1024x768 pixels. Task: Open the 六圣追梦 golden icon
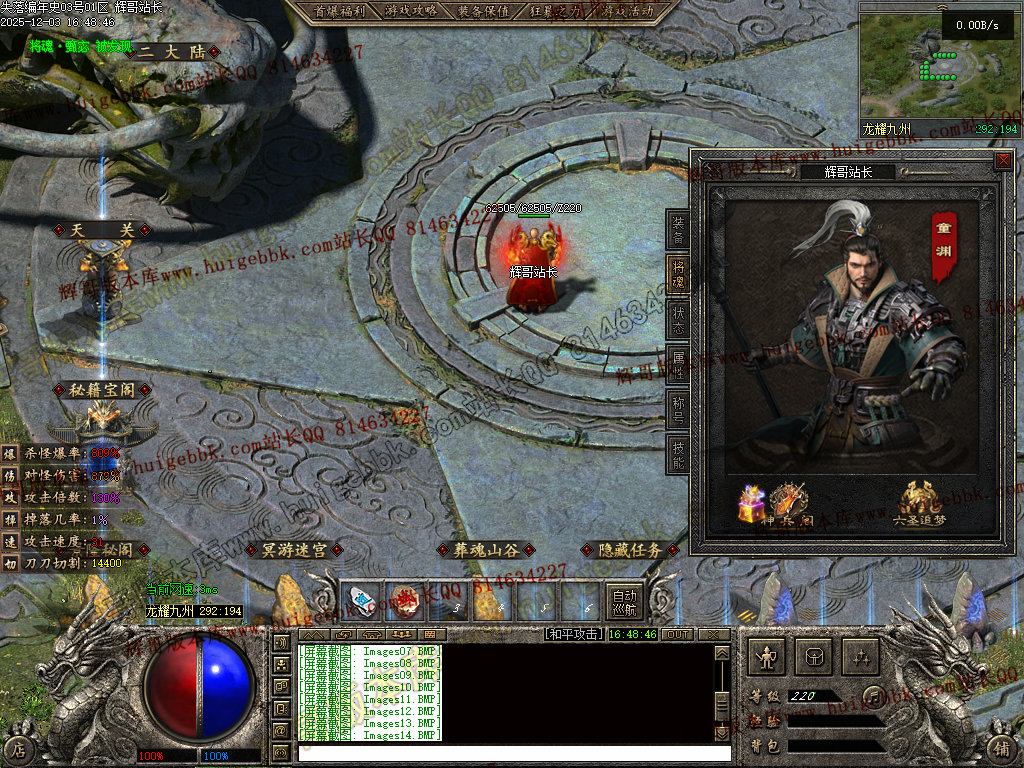(x=918, y=500)
